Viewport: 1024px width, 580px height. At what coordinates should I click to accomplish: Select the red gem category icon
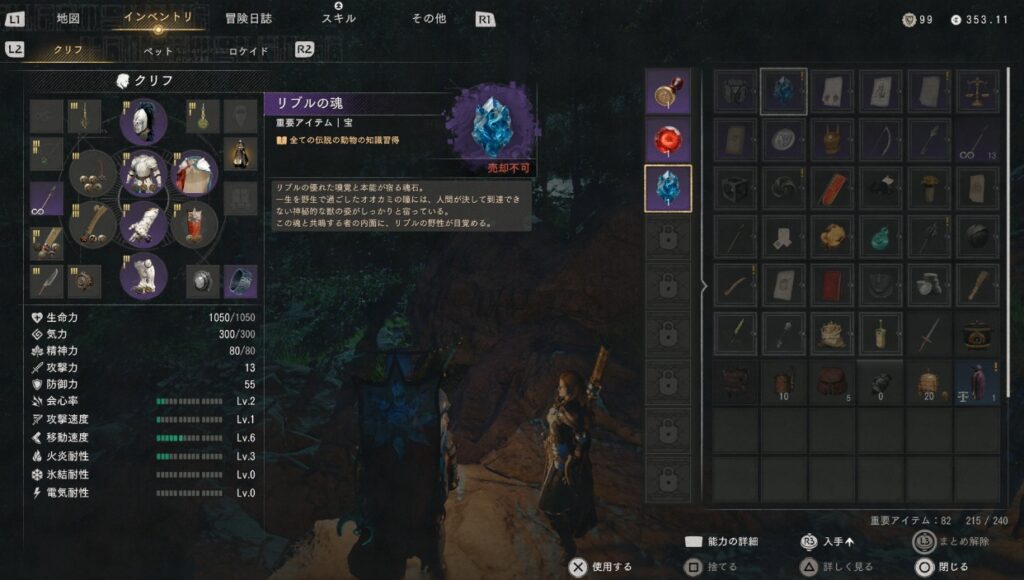click(668, 140)
